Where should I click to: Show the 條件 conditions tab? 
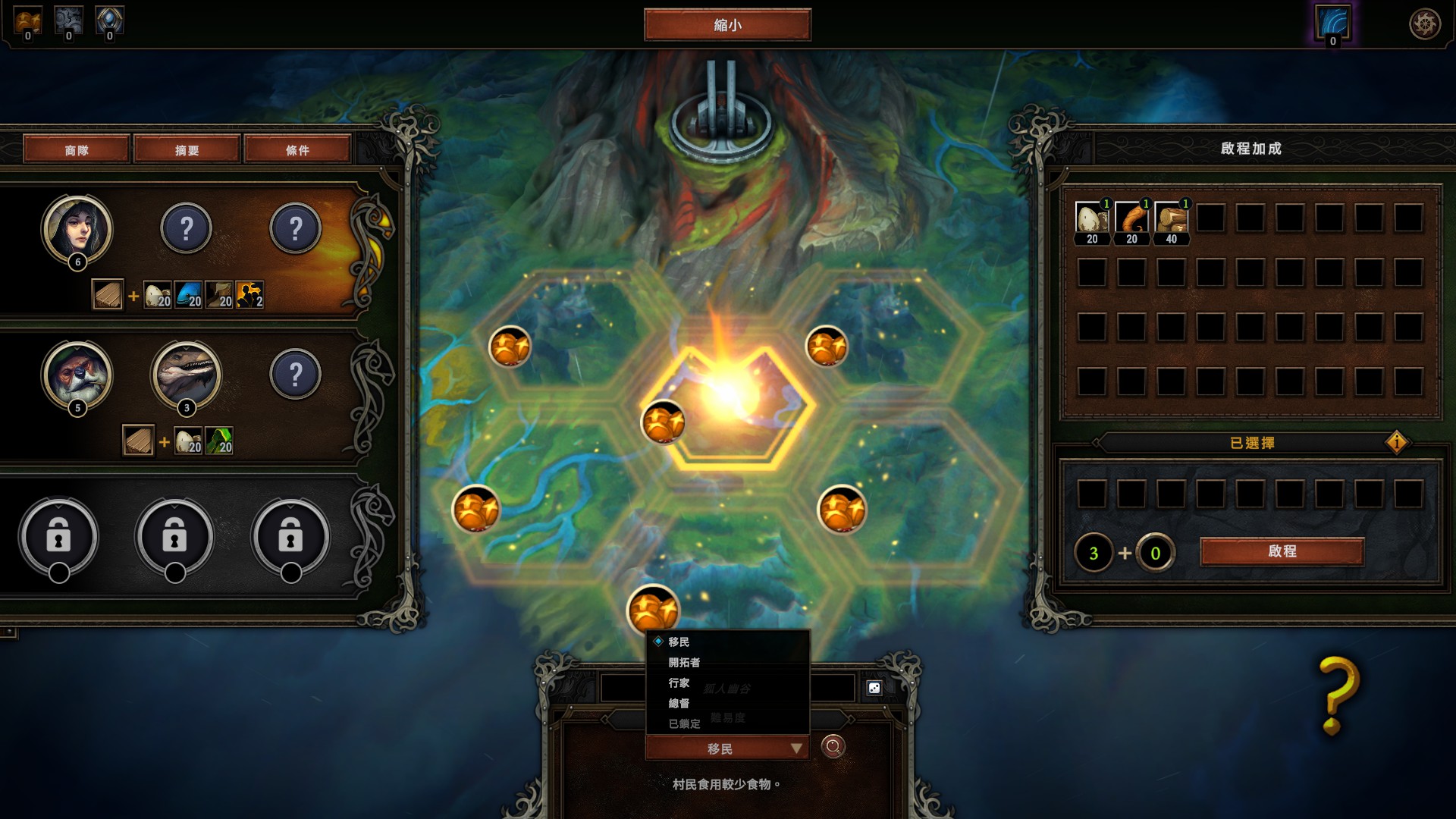(x=297, y=149)
